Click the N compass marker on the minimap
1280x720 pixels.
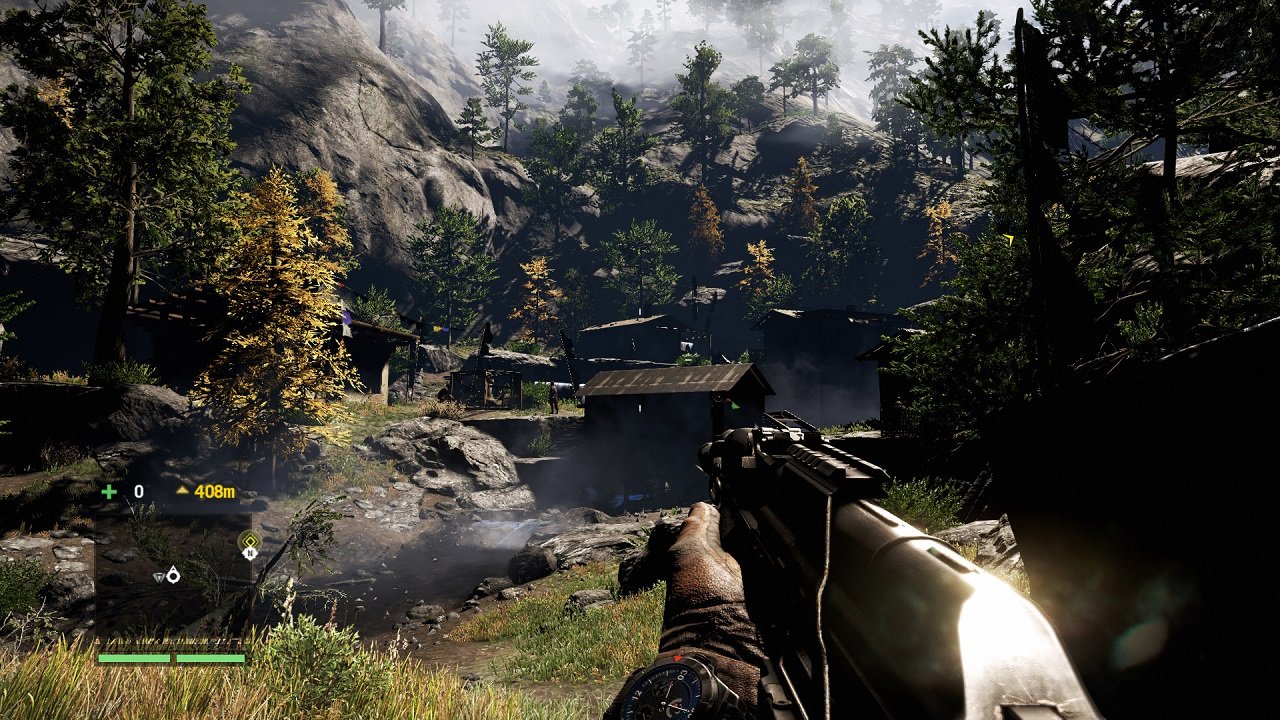(250, 554)
